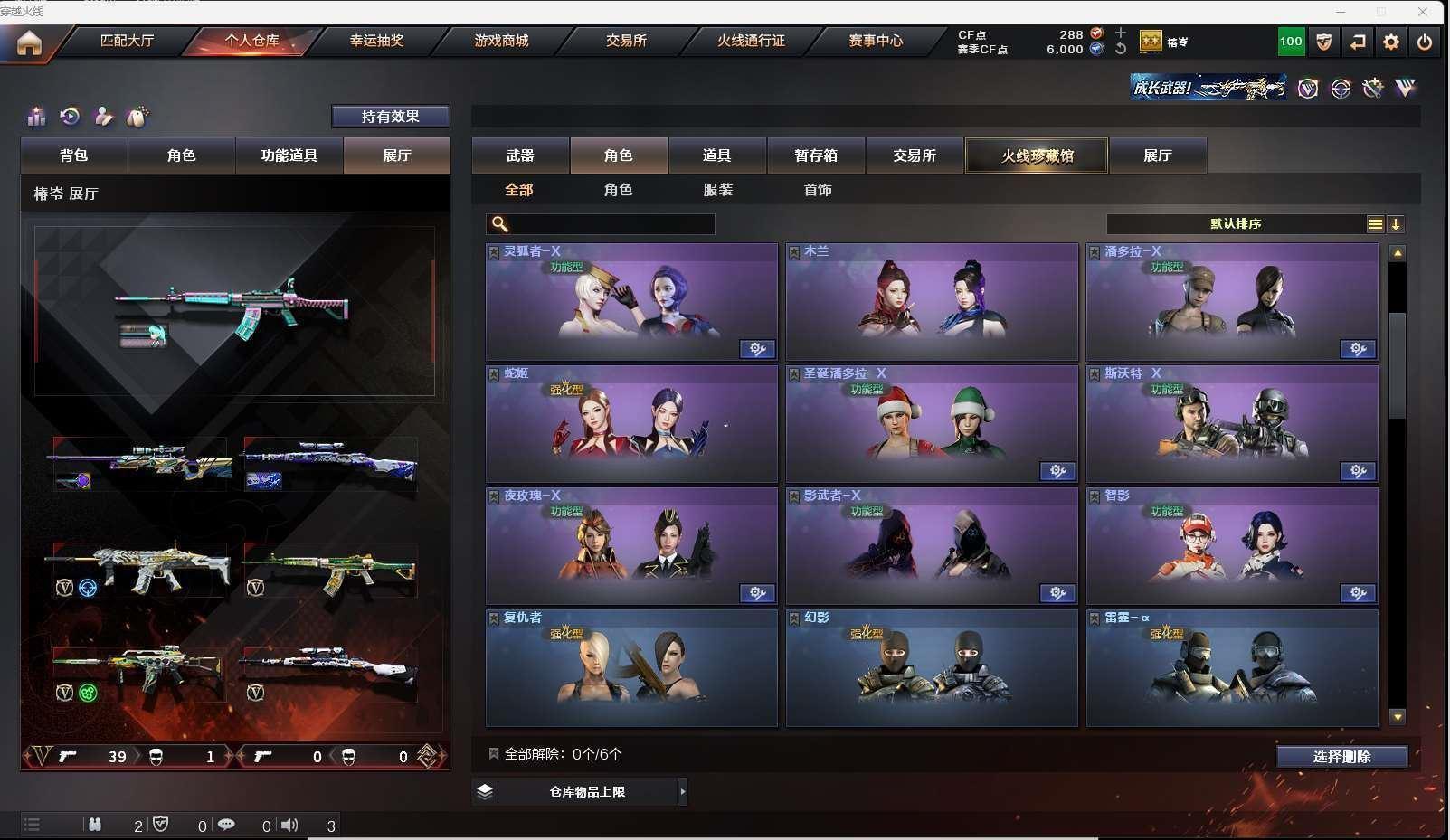Open the 匹配大厅 menu

click(127, 41)
